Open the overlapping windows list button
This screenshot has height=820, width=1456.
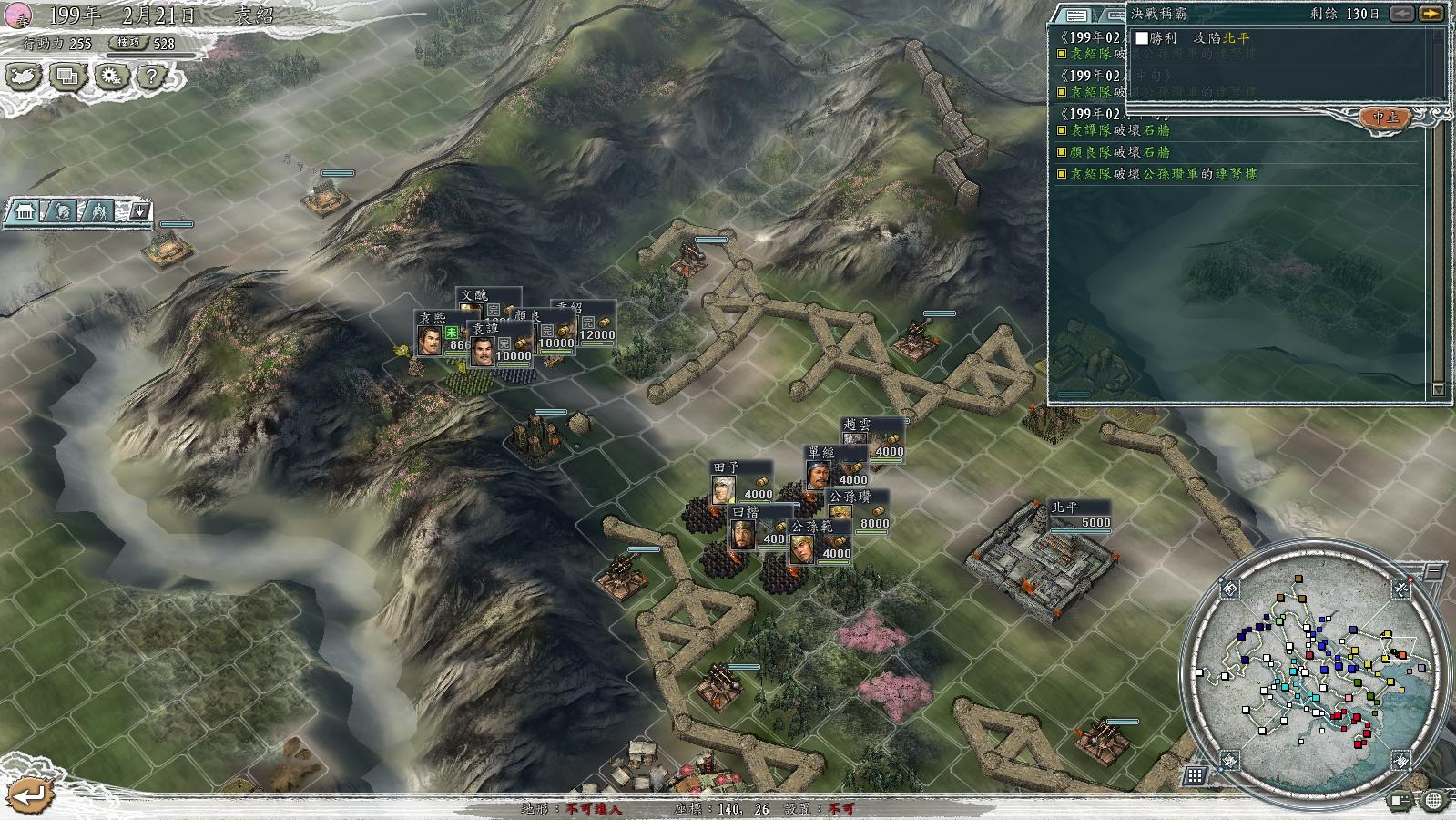point(67,76)
